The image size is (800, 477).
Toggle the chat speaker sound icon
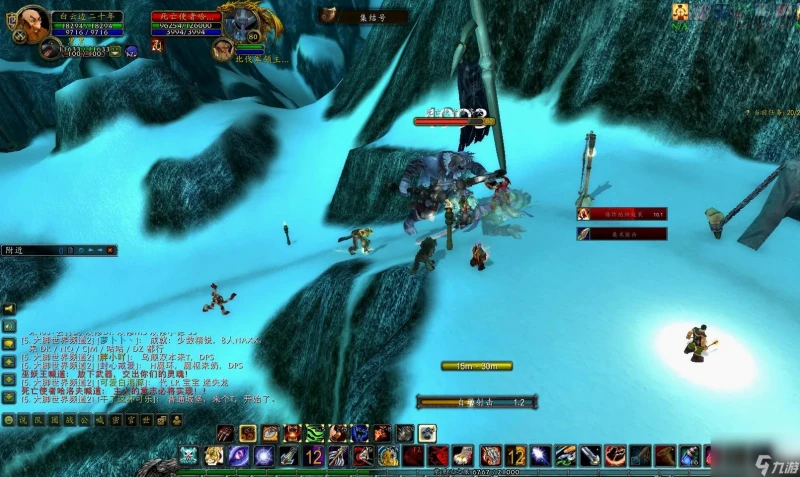coord(8,326)
